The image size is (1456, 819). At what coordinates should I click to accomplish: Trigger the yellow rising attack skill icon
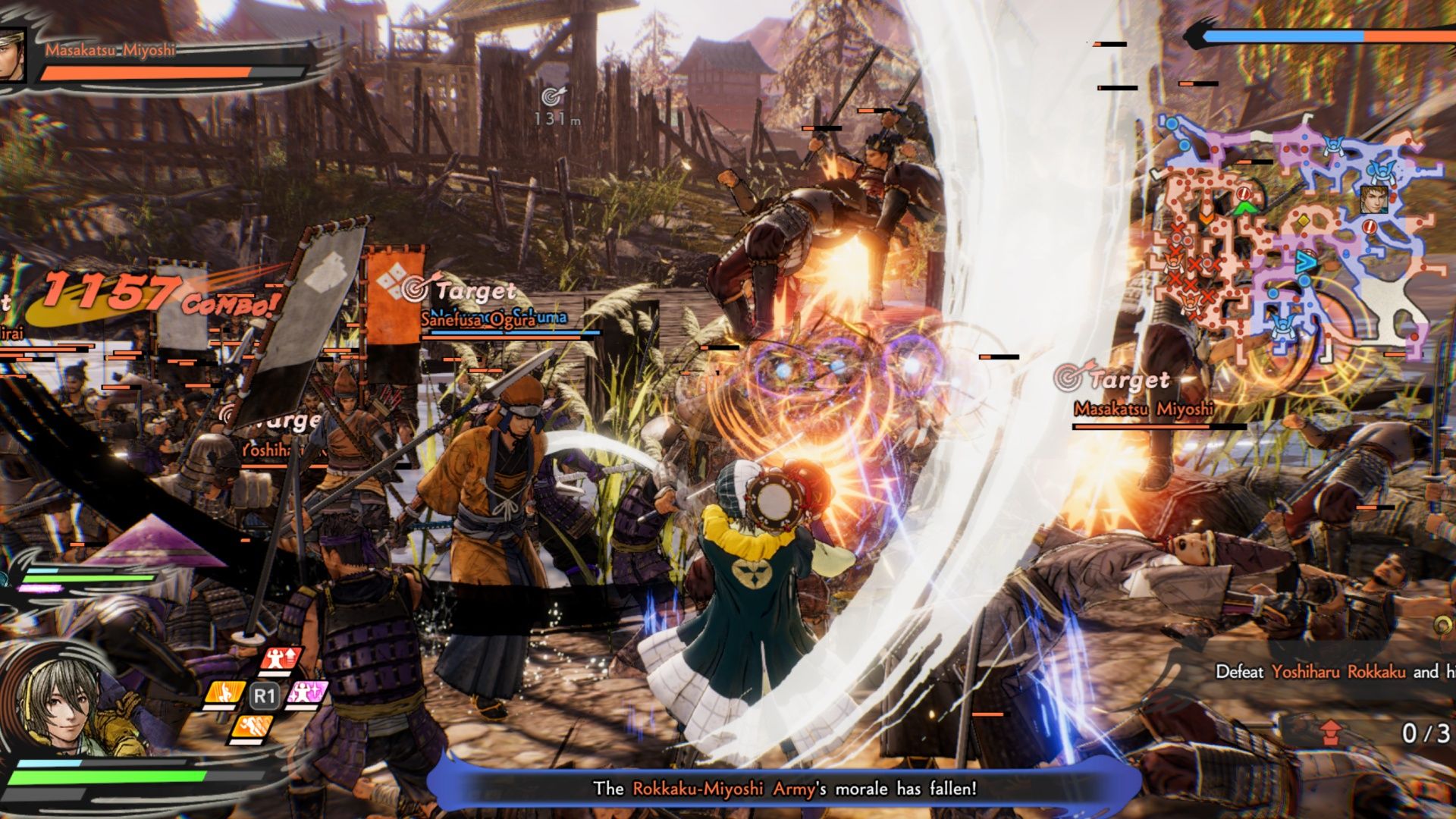coord(224,692)
